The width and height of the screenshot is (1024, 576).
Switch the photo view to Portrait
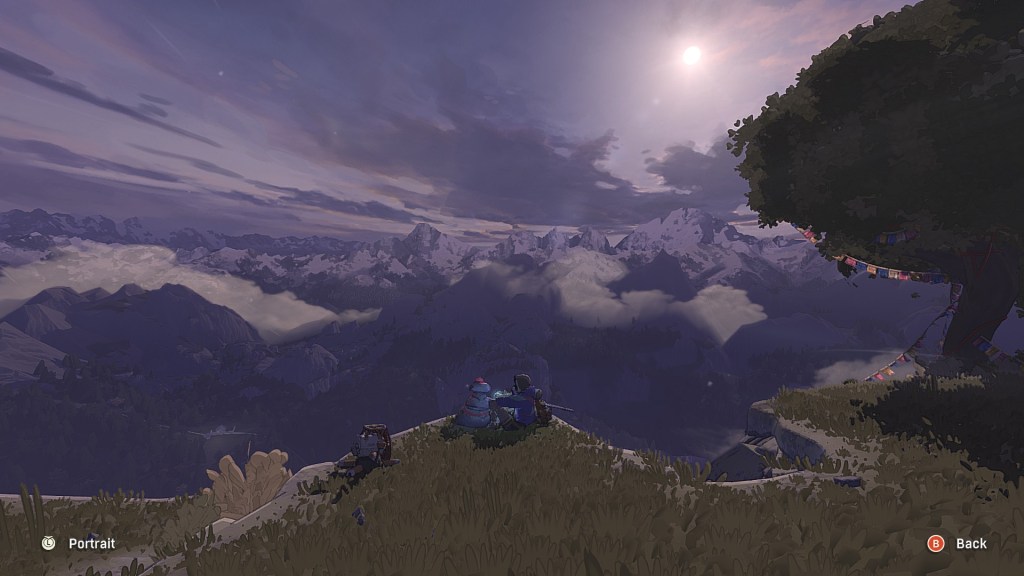click(79, 544)
